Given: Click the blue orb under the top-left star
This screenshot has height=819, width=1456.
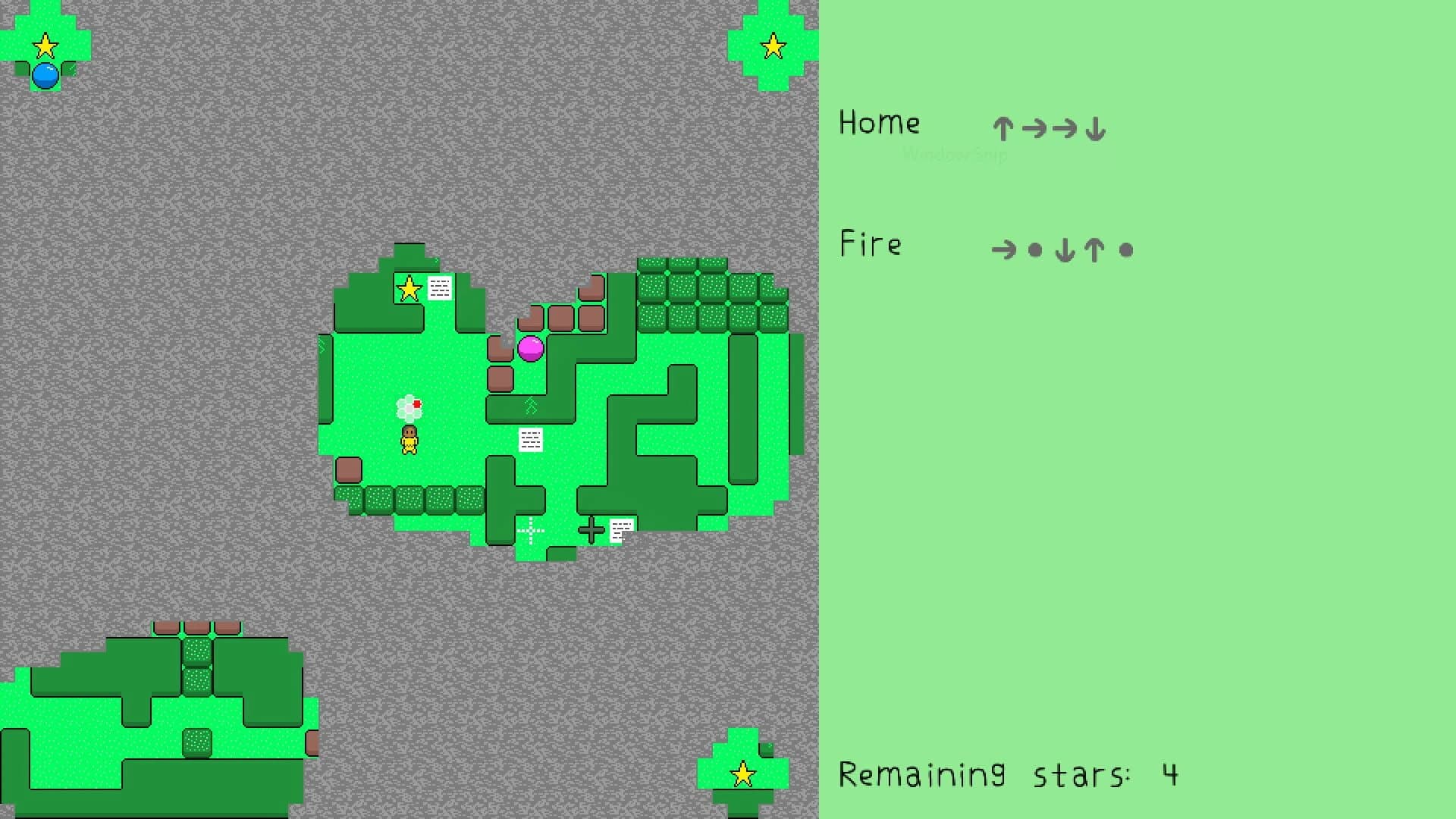Looking at the screenshot, I should 45,75.
